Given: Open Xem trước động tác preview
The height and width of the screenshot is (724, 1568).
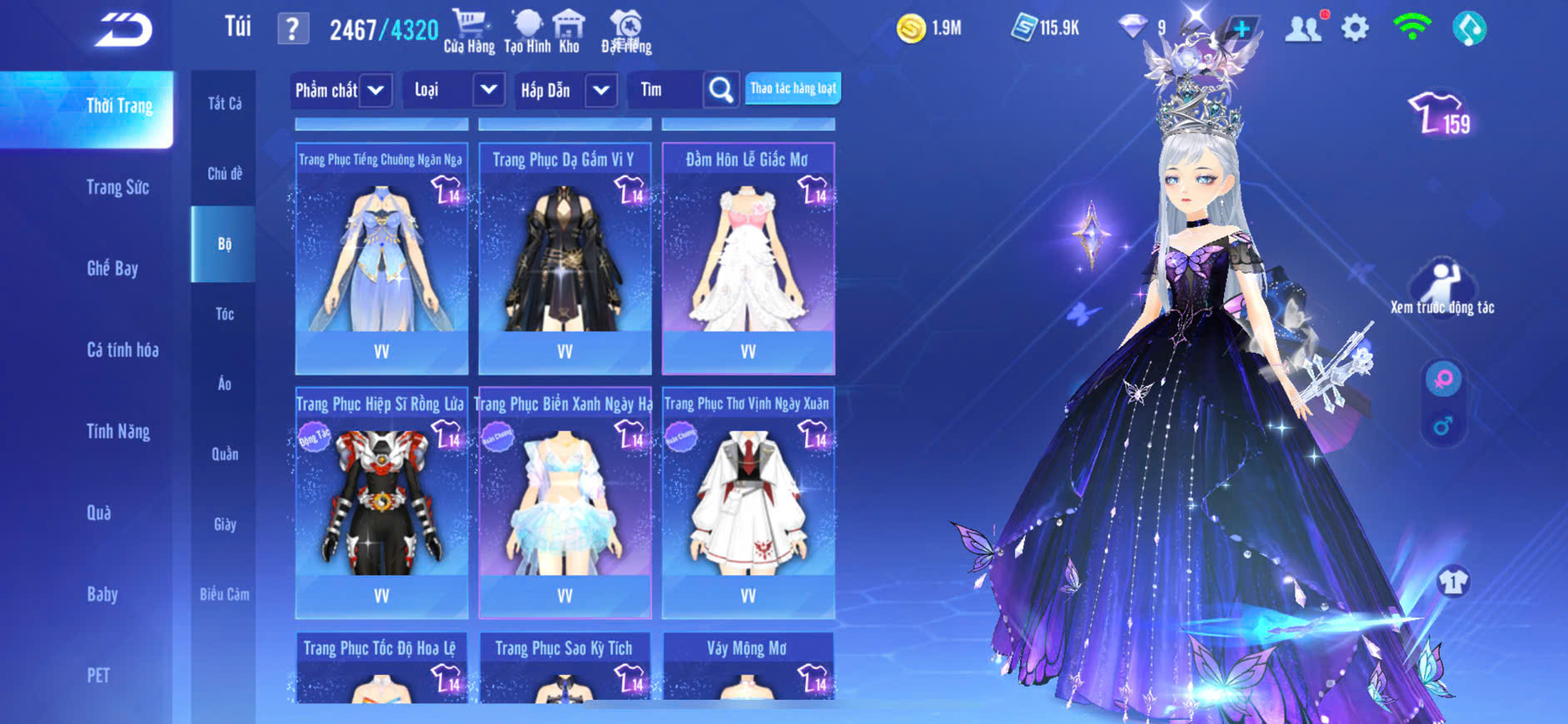Looking at the screenshot, I should coord(1442,287).
